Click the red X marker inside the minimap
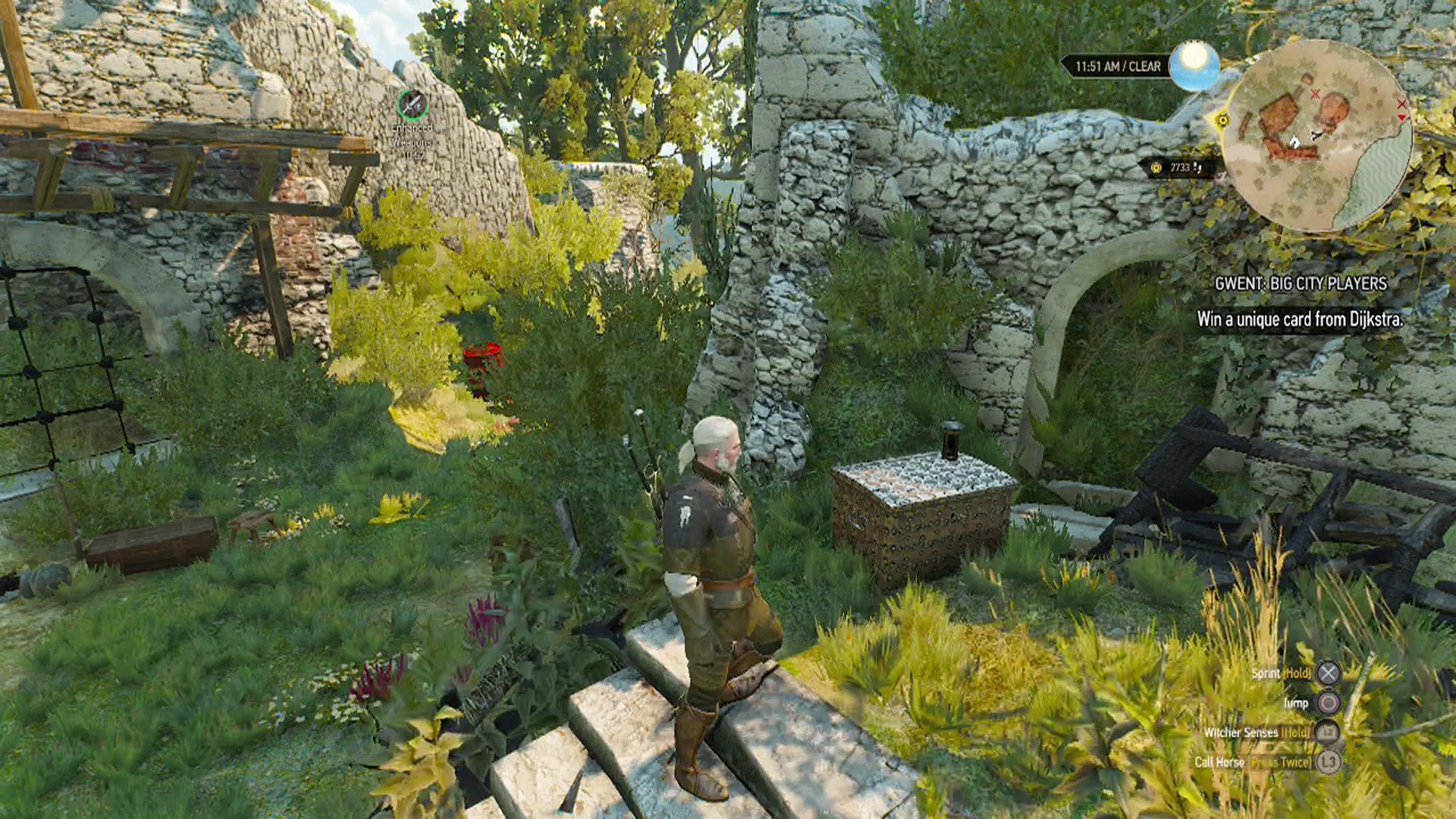The height and width of the screenshot is (819, 1456). [1315, 94]
